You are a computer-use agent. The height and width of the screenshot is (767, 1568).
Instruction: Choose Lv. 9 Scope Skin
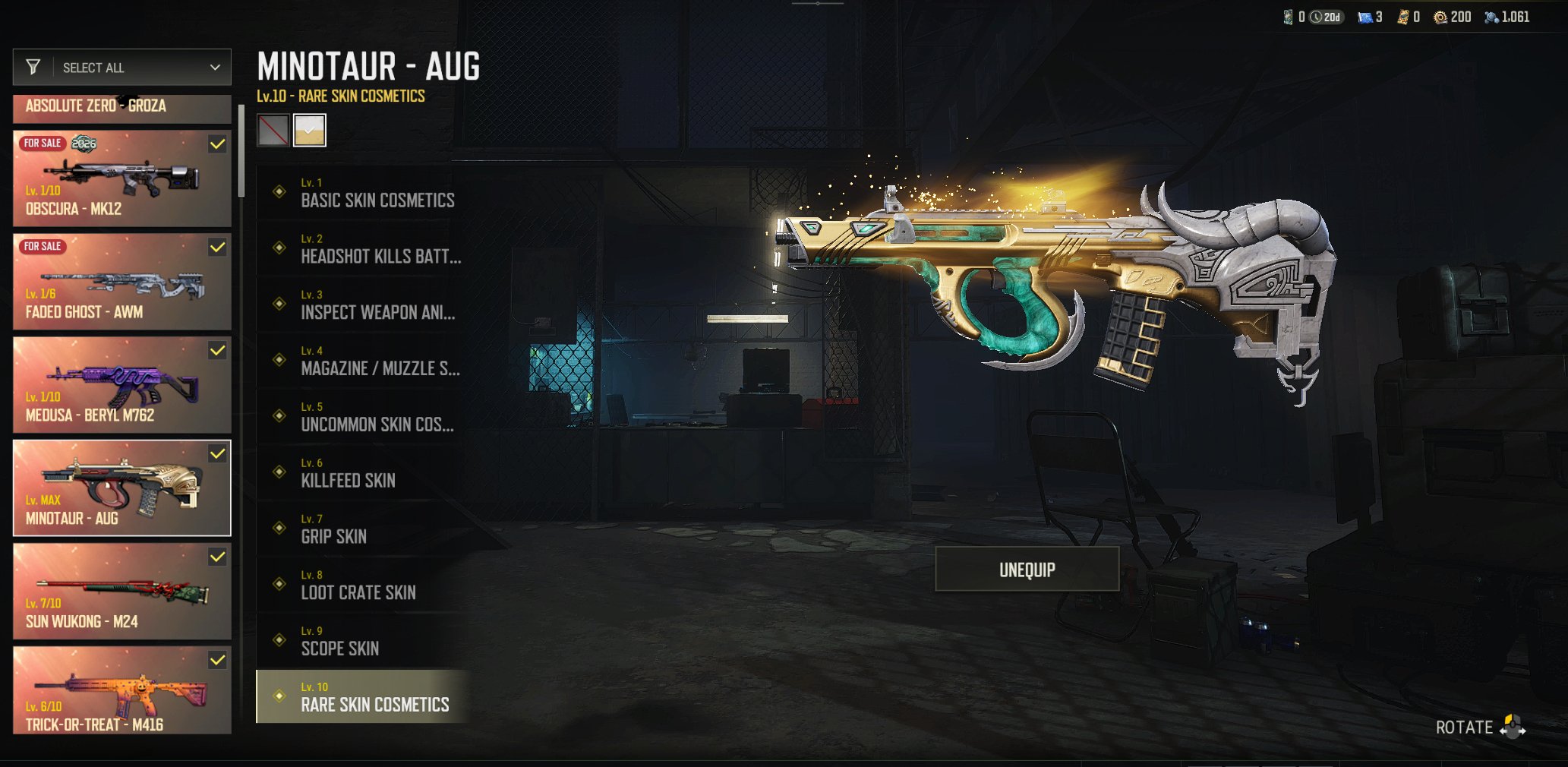[x=363, y=641]
